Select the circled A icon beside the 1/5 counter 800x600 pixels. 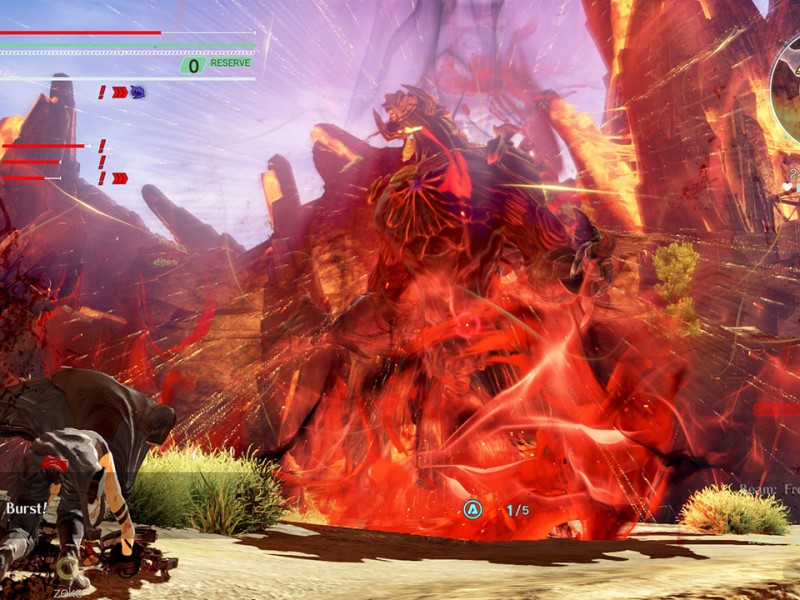coord(472,510)
